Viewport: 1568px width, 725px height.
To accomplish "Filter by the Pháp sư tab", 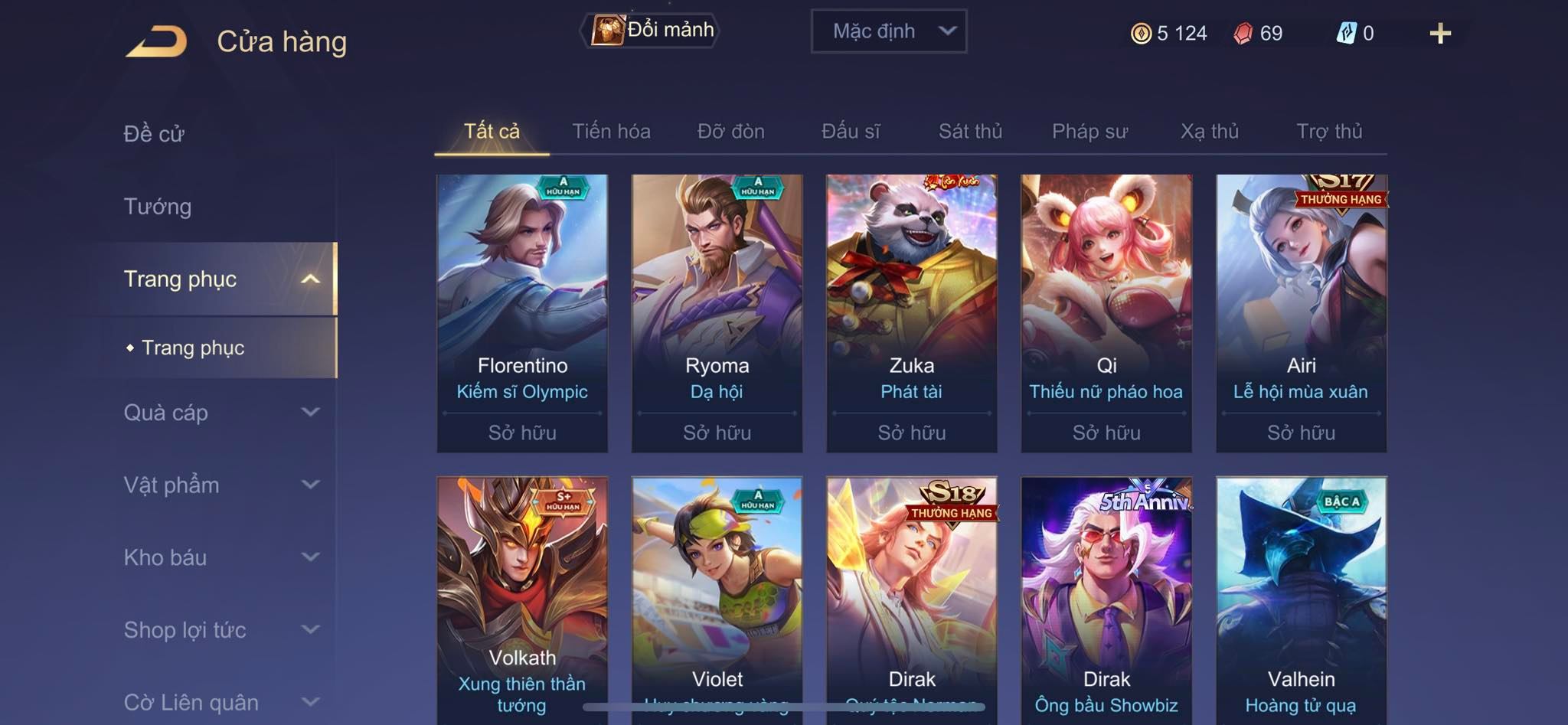I will (x=1089, y=132).
